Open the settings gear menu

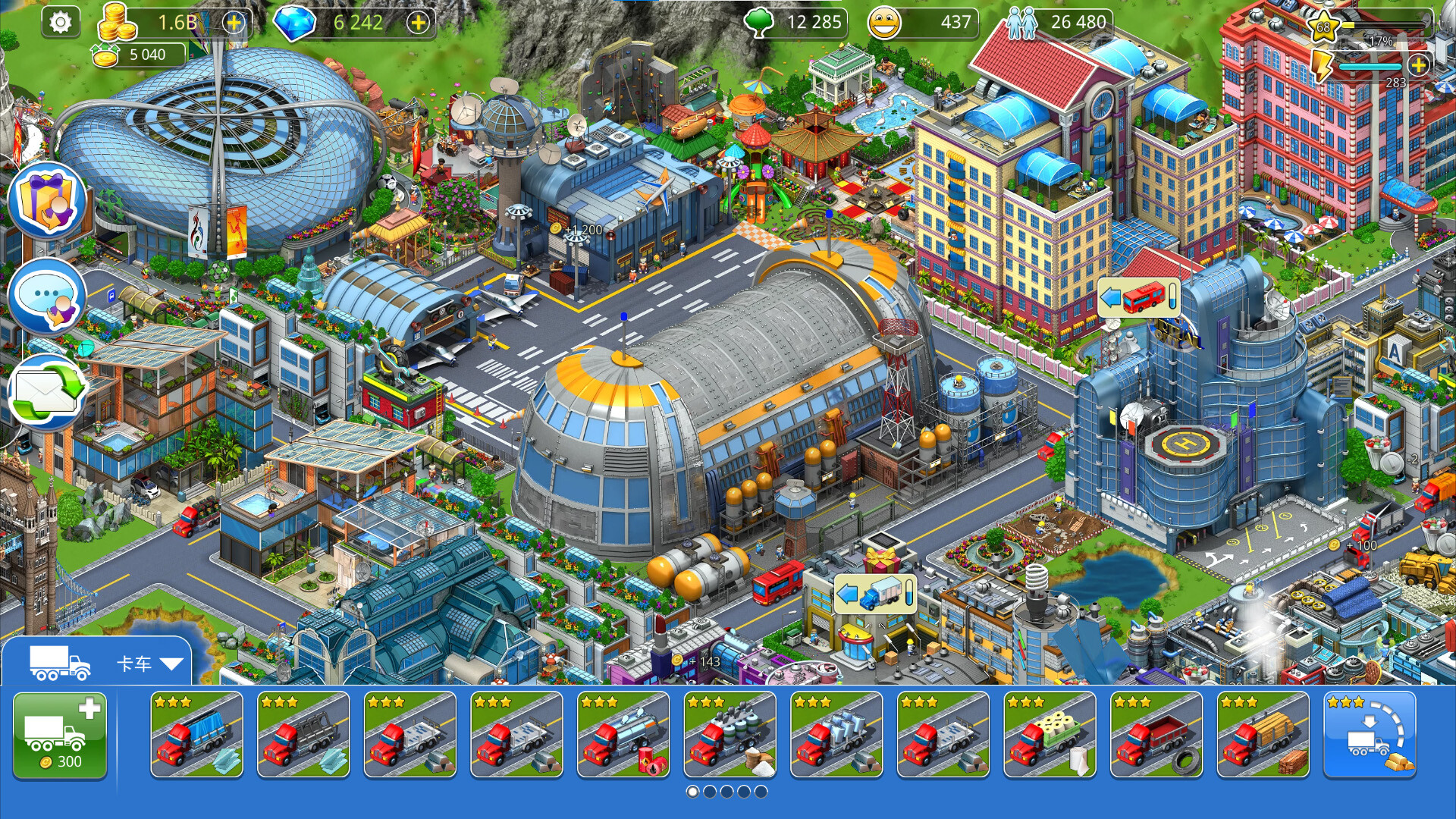tap(62, 20)
